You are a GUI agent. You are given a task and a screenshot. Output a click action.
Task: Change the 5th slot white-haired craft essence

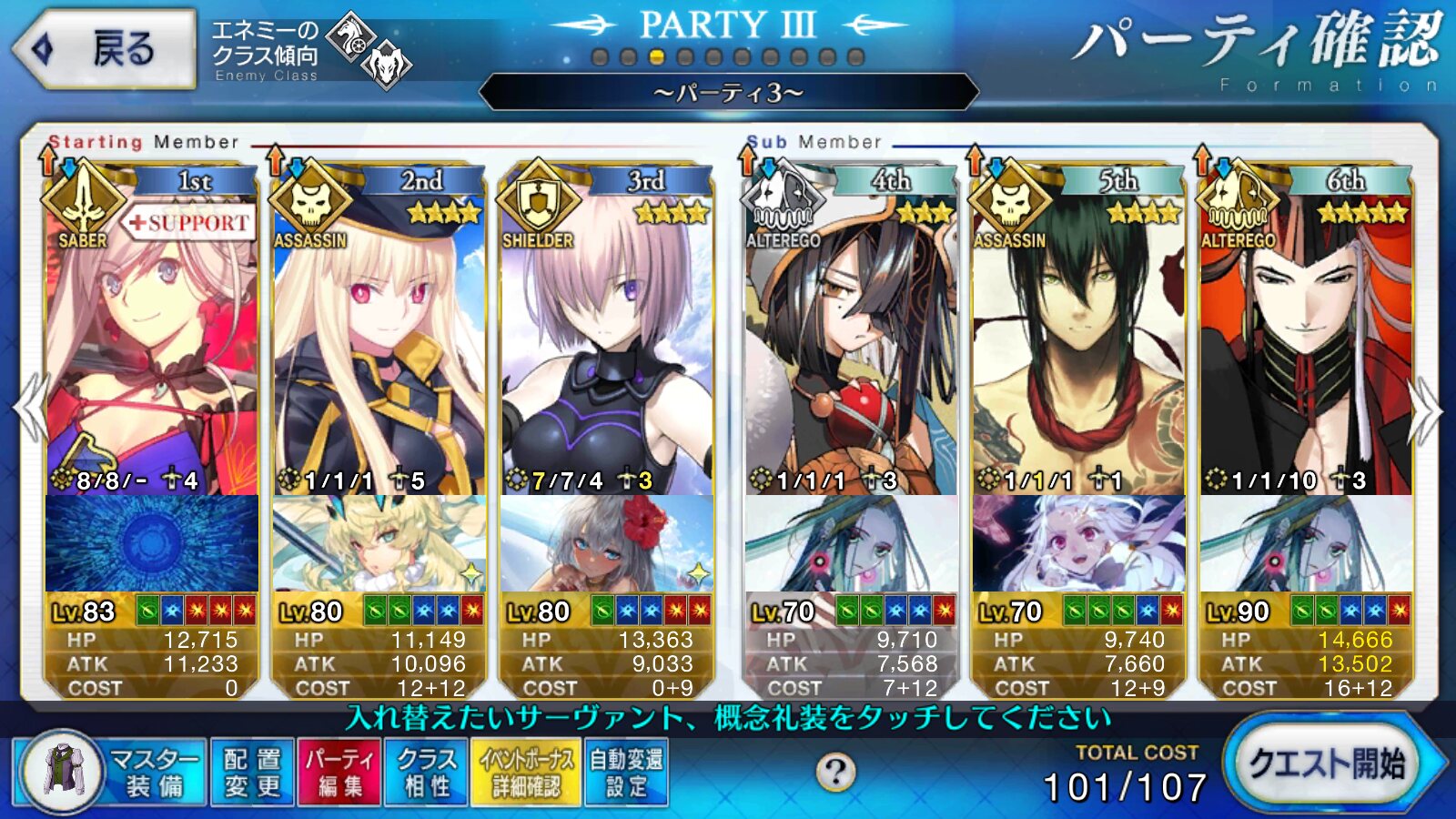(1078, 544)
